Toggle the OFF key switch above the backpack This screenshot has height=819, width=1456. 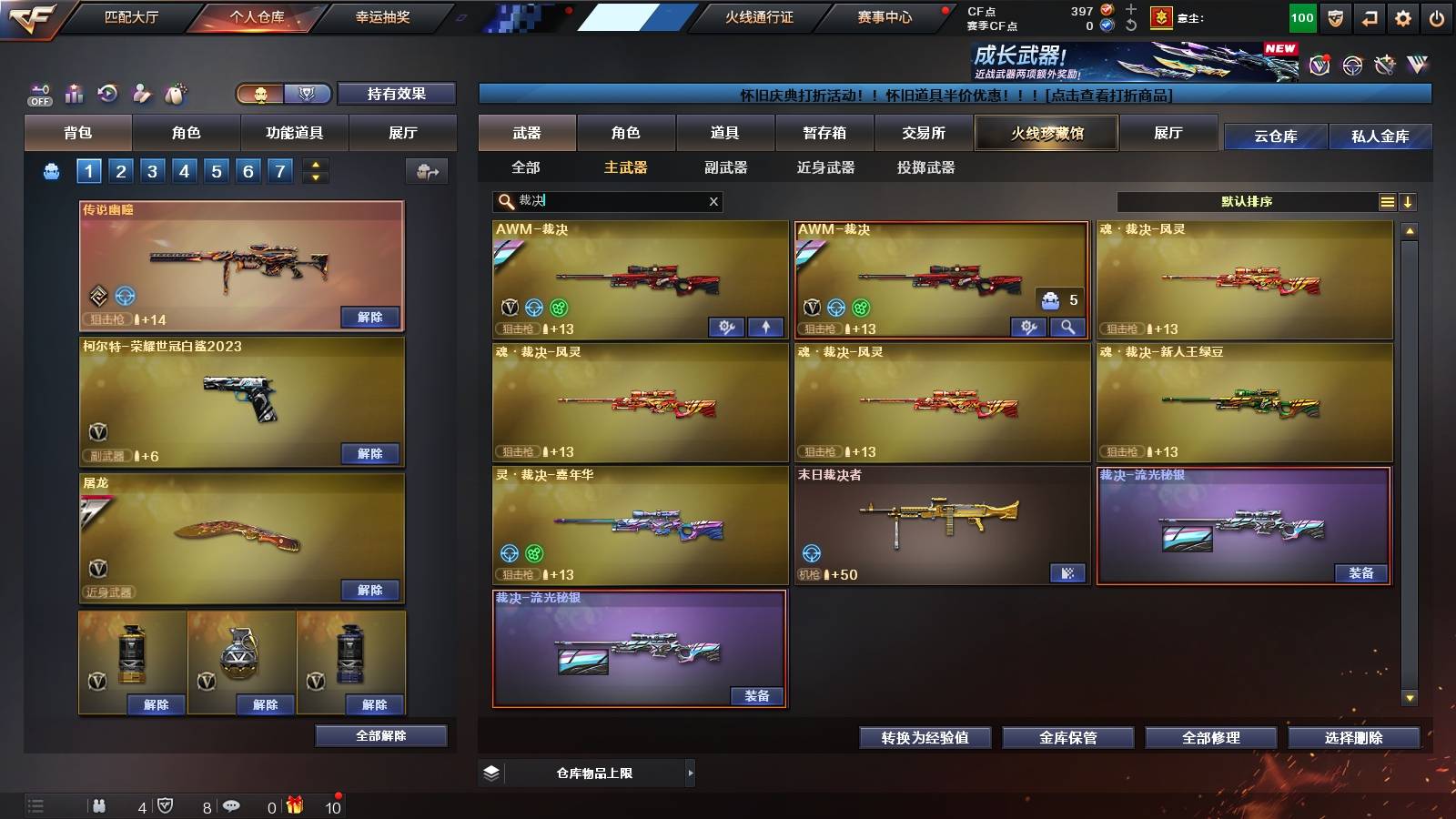[37, 93]
